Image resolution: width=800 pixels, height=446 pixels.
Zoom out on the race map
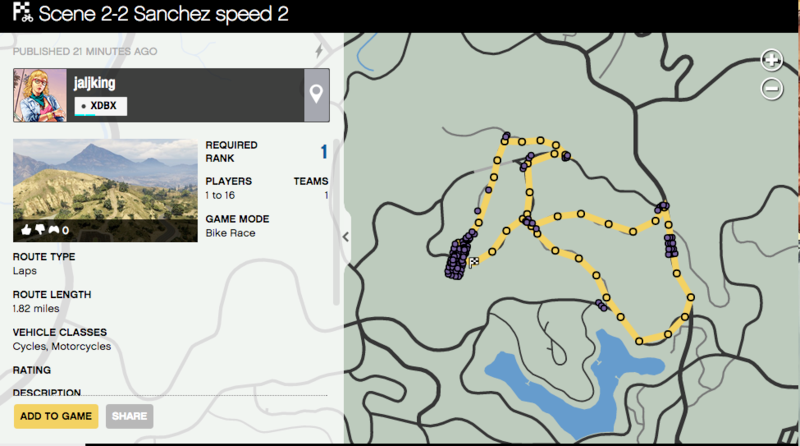click(771, 89)
